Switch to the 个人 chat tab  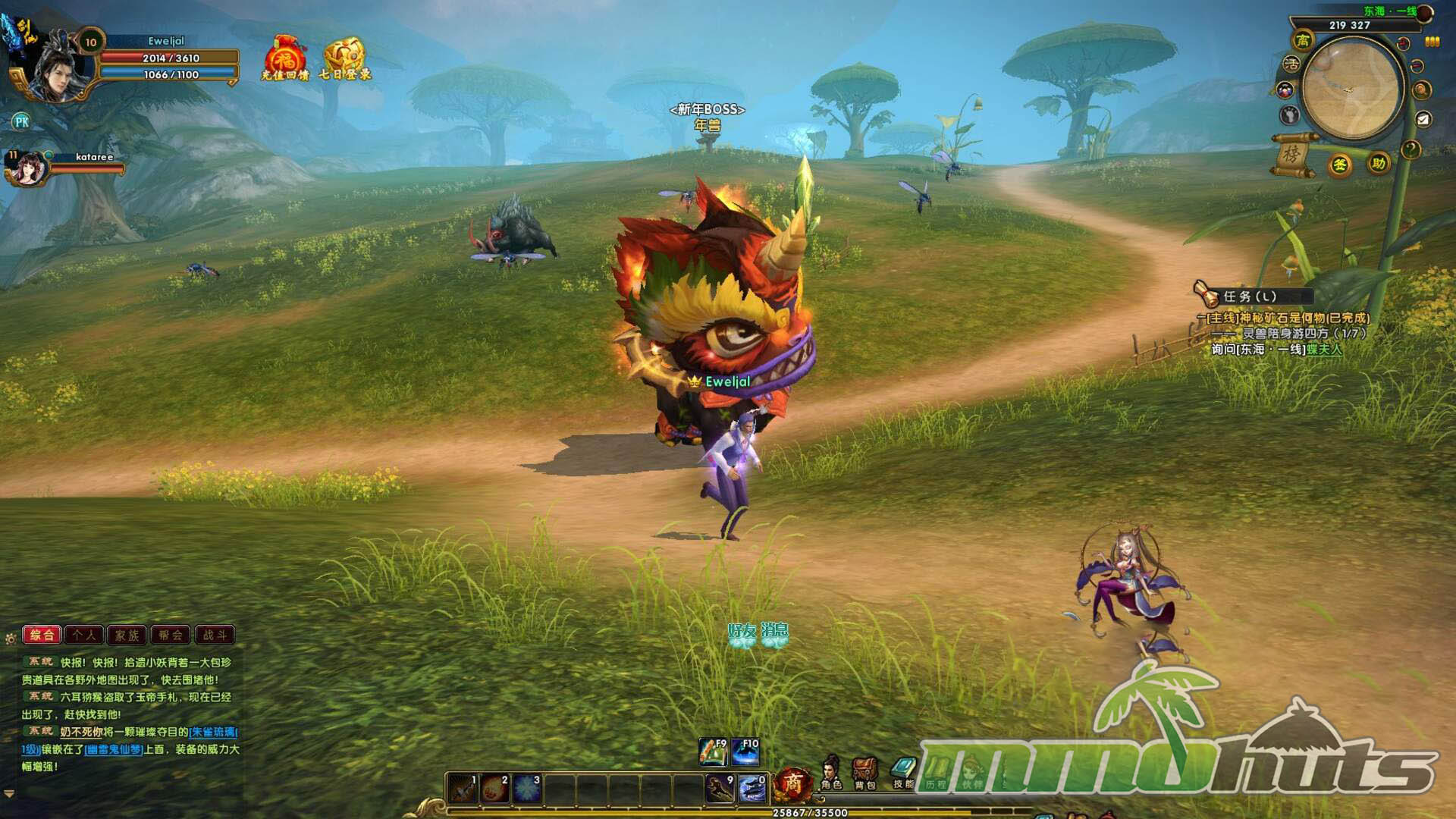tap(84, 635)
